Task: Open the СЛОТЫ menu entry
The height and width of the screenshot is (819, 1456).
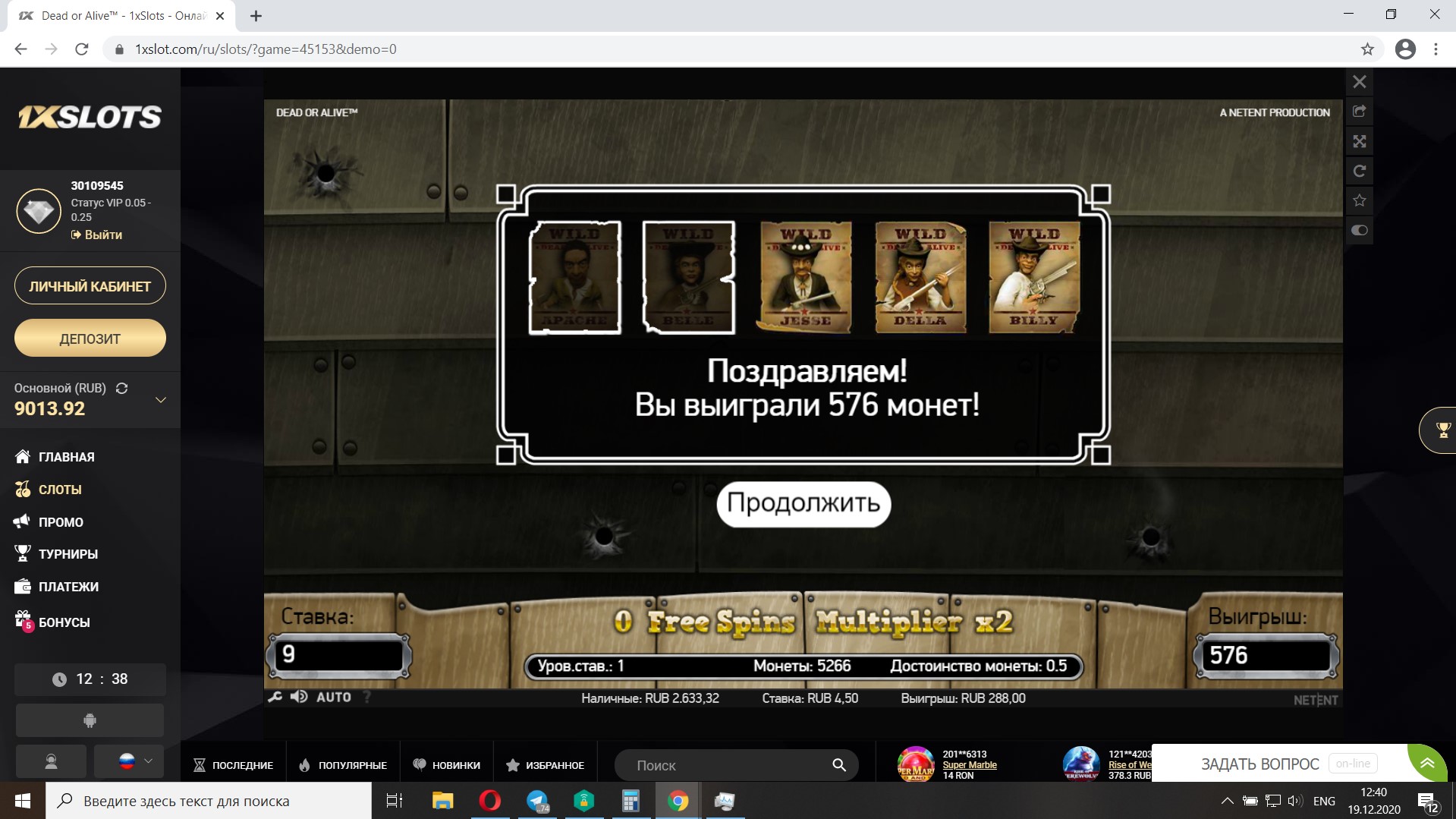Action: pos(59,490)
